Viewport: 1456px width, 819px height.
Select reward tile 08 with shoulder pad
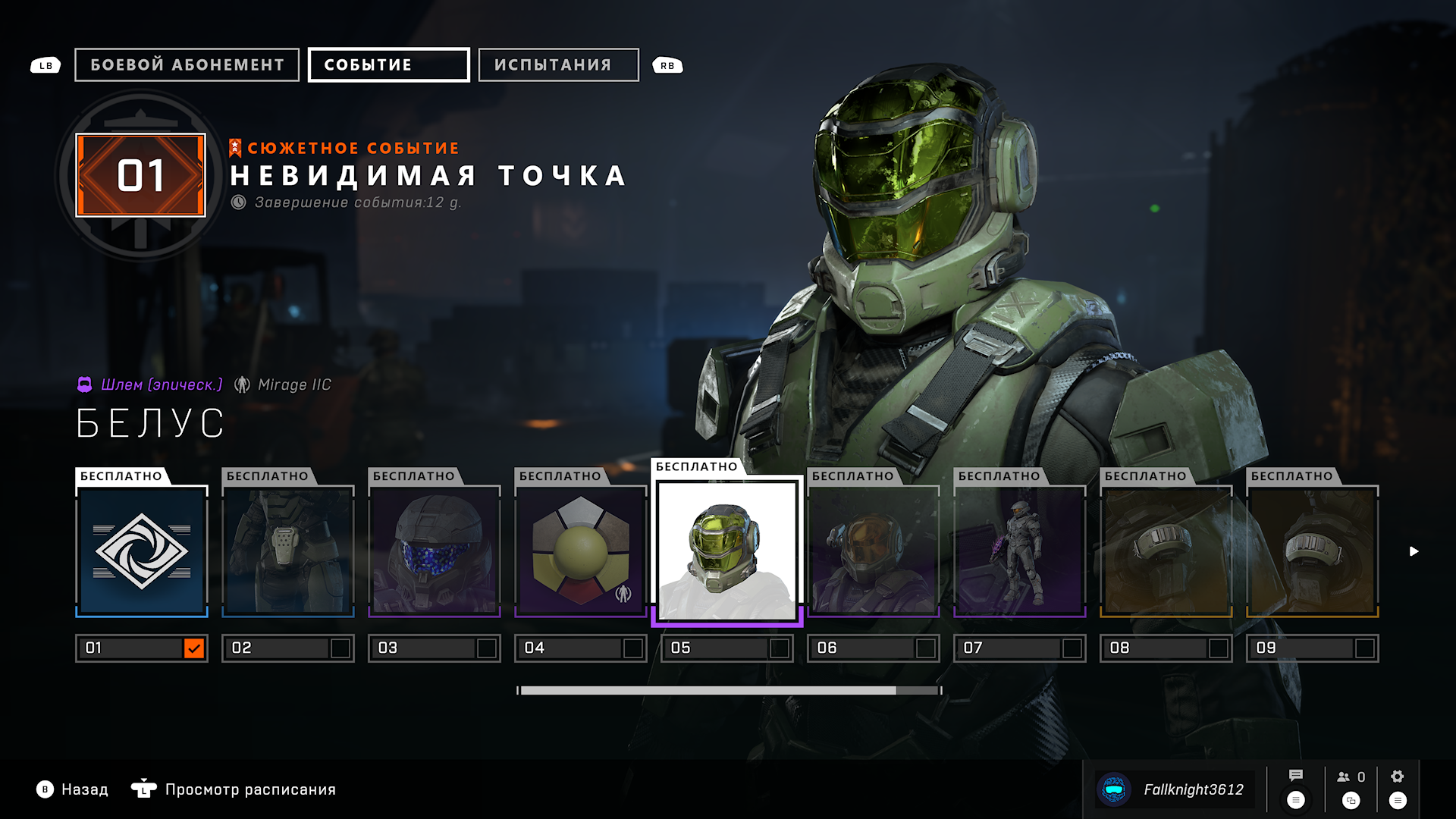[1166, 551]
